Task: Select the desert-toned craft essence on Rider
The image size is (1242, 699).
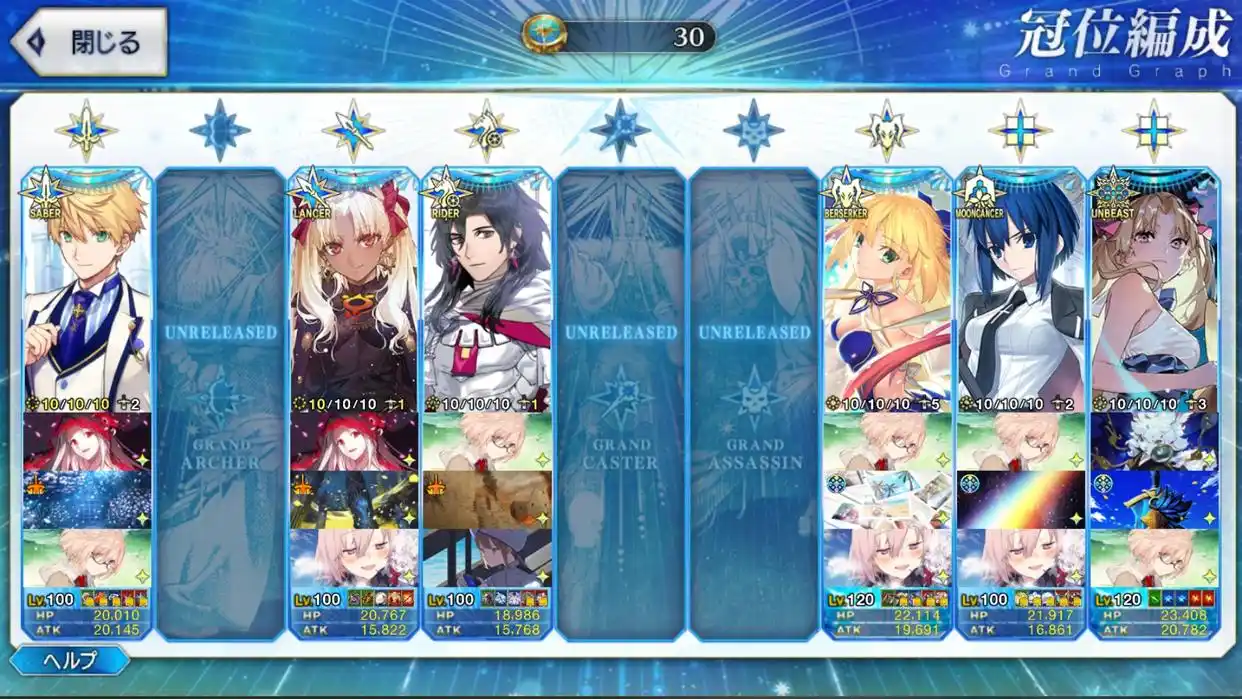Action: click(487, 500)
